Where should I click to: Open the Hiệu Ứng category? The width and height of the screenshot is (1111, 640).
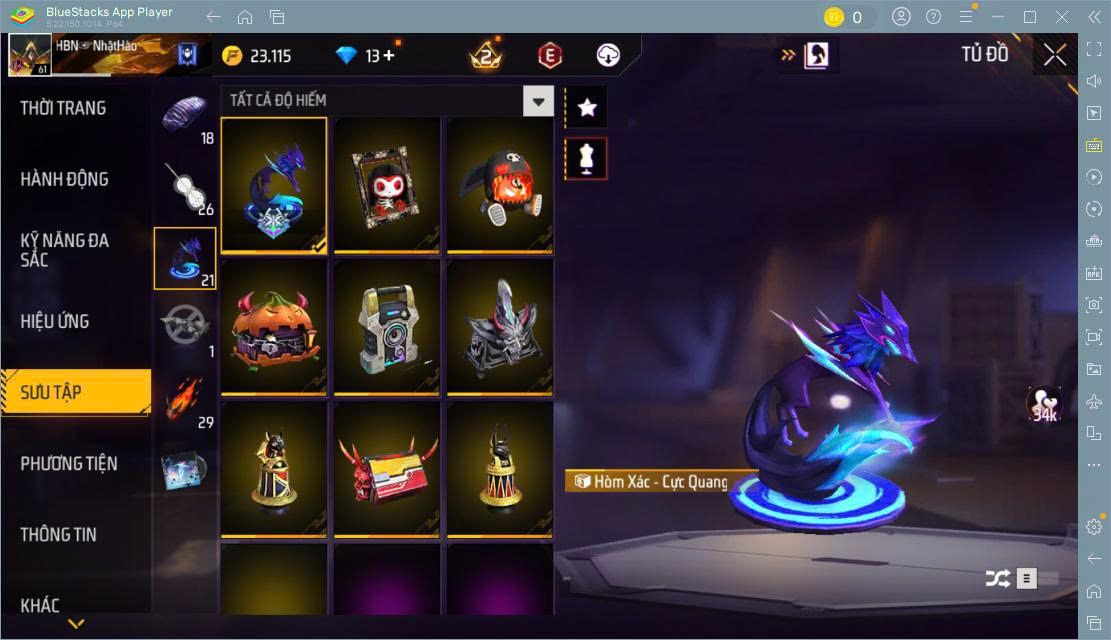(55, 321)
